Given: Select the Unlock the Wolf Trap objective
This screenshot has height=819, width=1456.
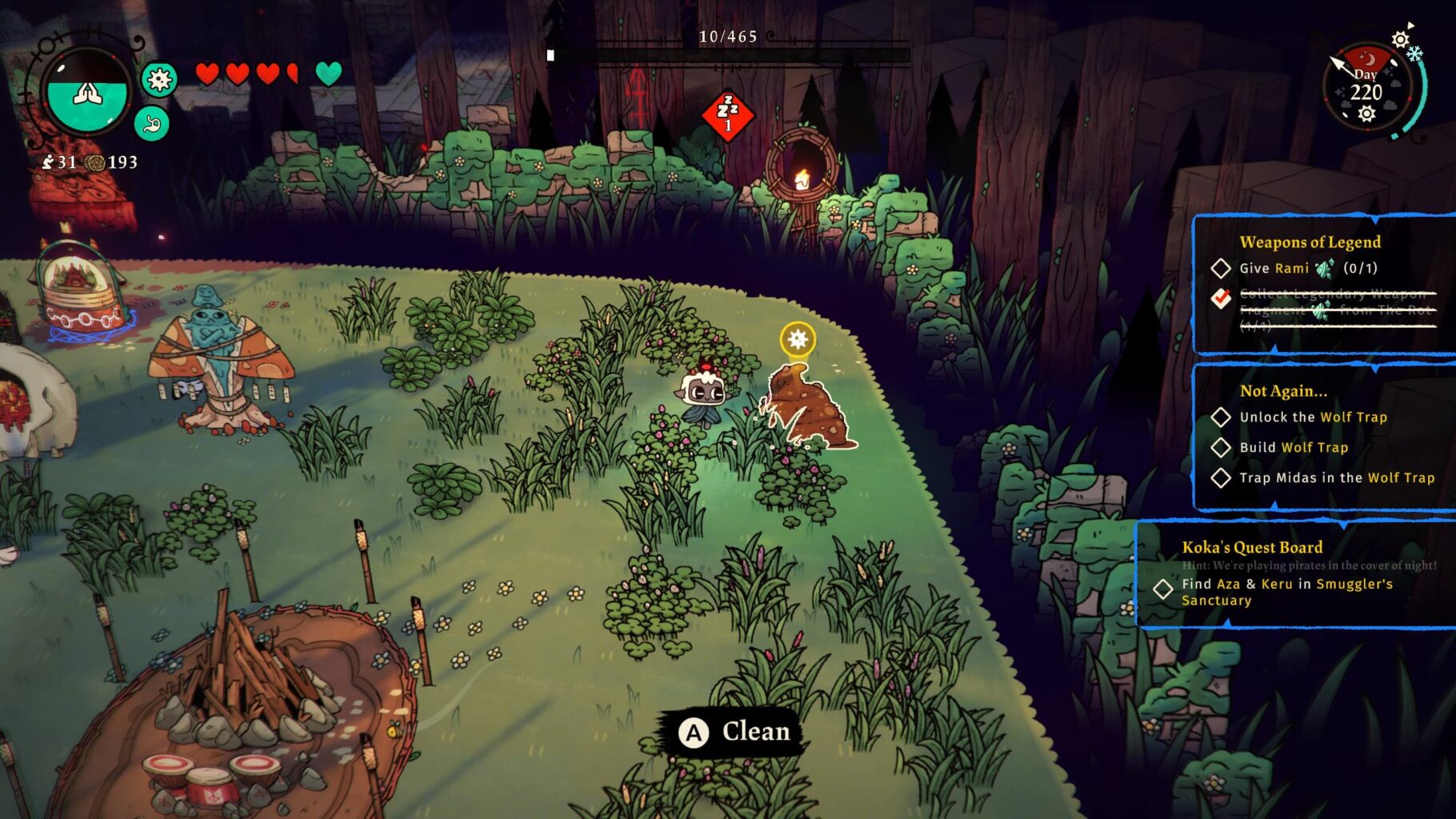Looking at the screenshot, I should pyautogui.click(x=1313, y=417).
